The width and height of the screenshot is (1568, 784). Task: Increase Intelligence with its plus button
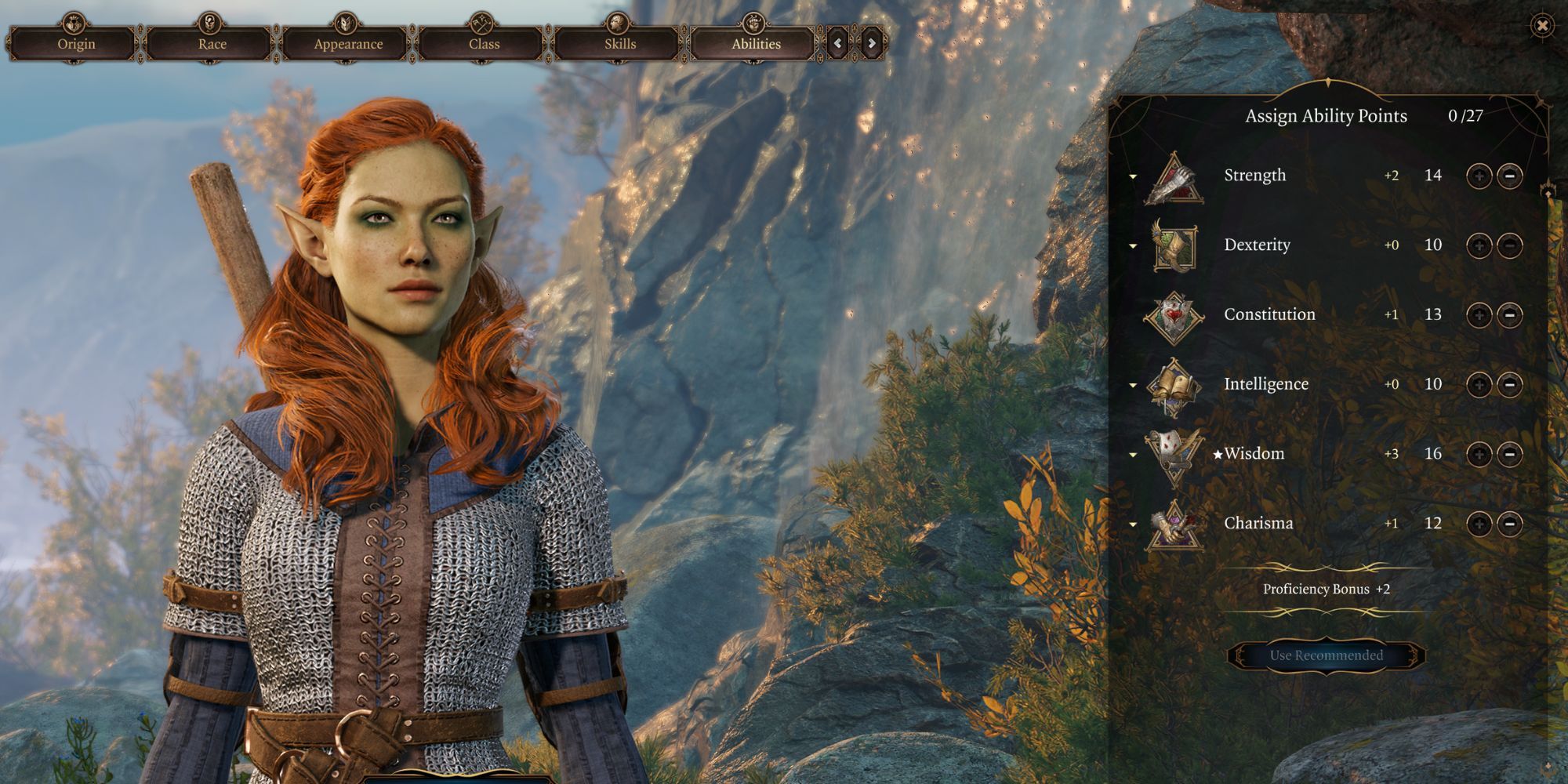click(x=1479, y=383)
